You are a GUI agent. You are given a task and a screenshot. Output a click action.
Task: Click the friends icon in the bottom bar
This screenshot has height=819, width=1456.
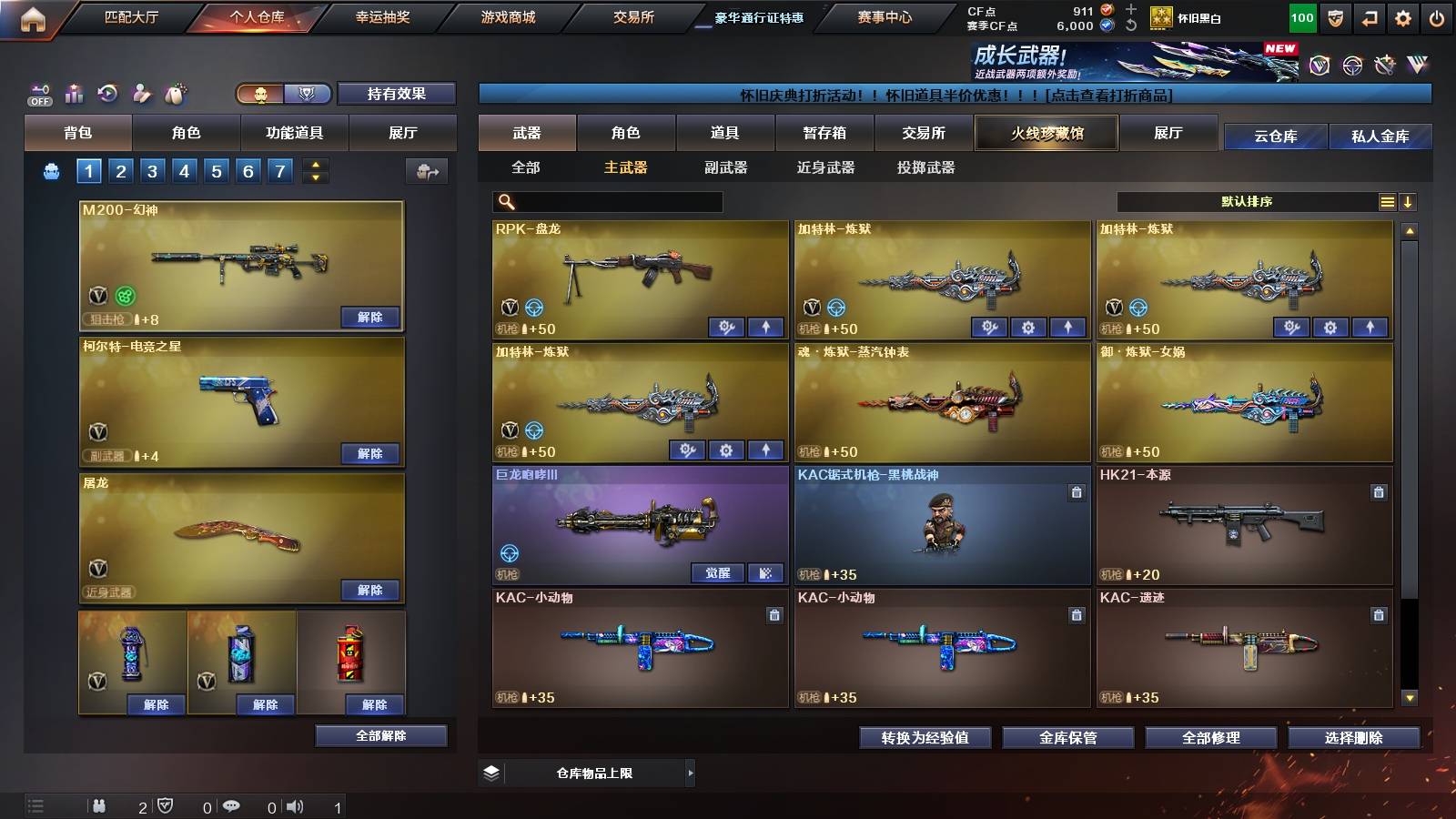[x=99, y=806]
